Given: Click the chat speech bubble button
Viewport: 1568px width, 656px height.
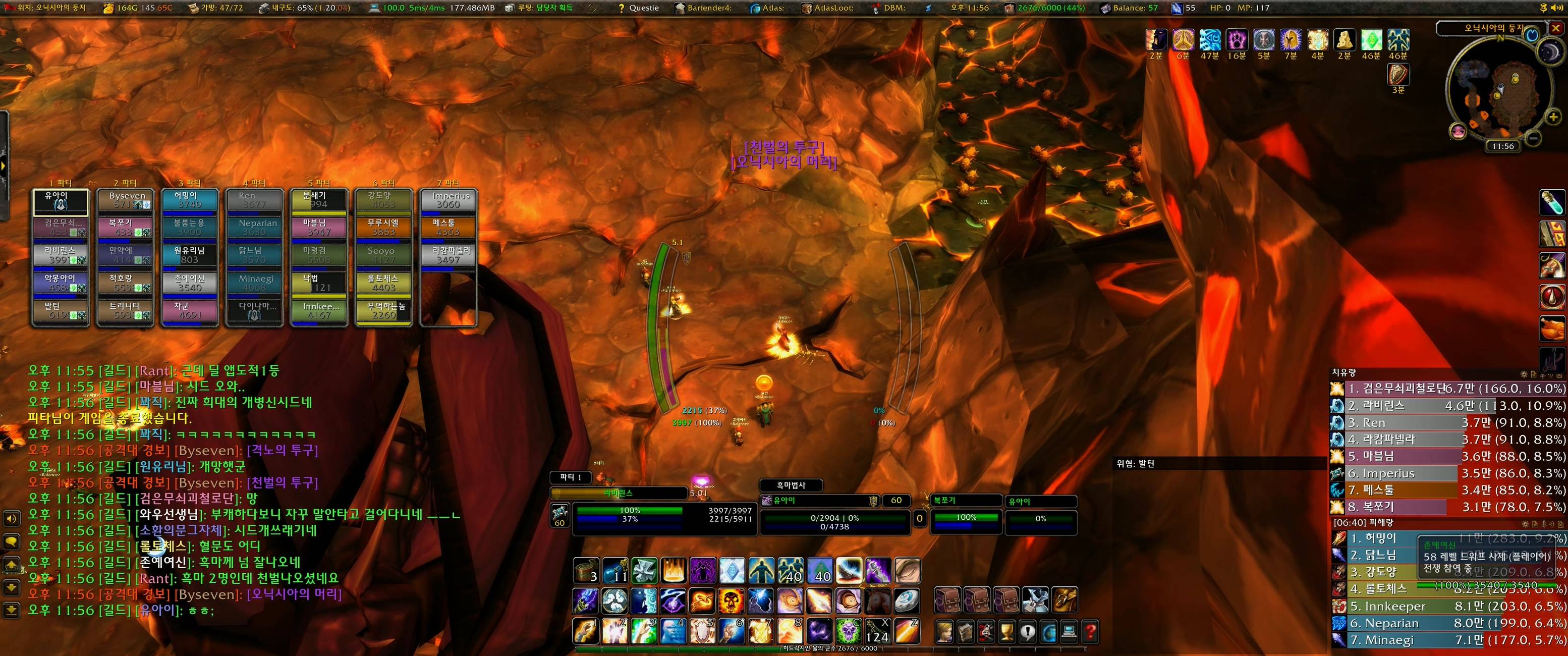Looking at the screenshot, I should (11, 541).
